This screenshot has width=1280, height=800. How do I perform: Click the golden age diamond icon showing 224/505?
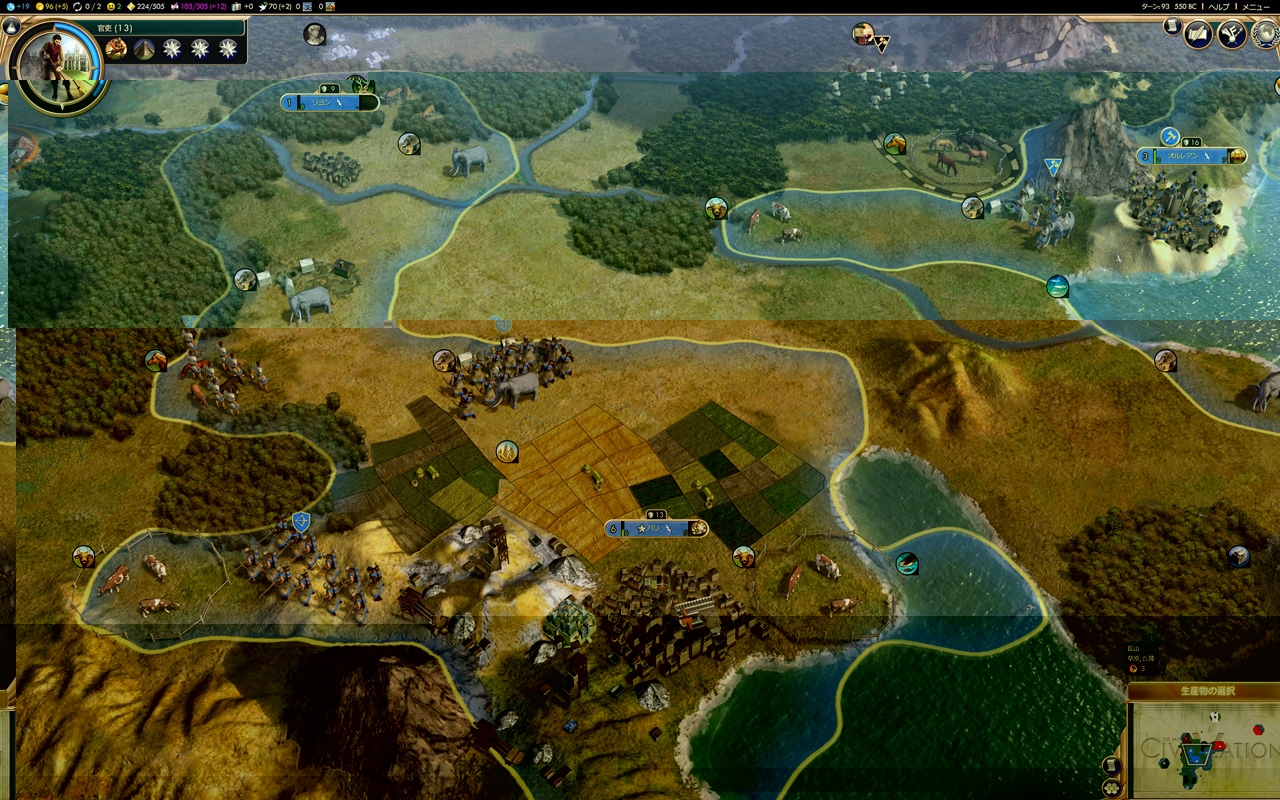pos(131,7)
